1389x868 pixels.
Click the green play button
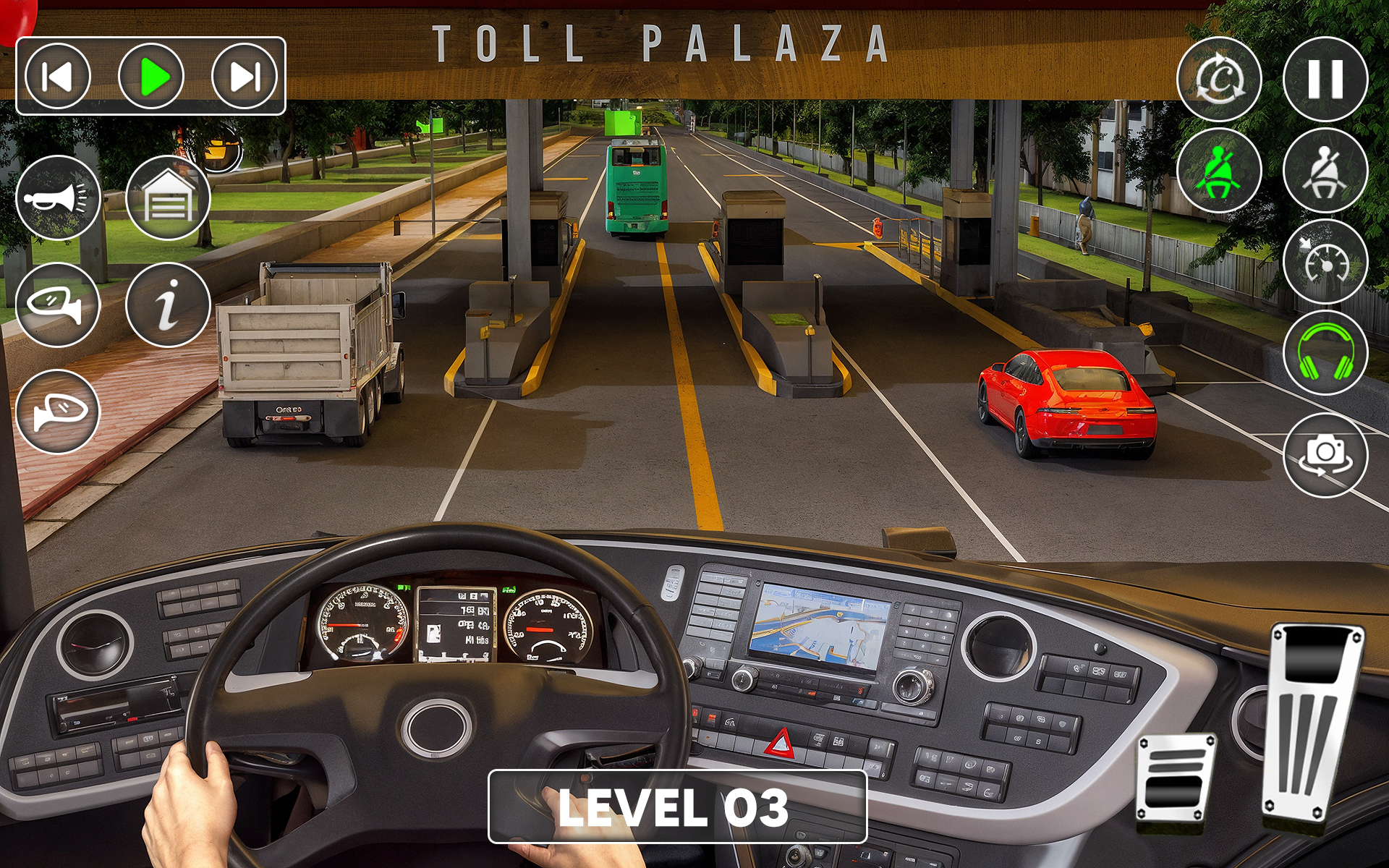(151, 76)
